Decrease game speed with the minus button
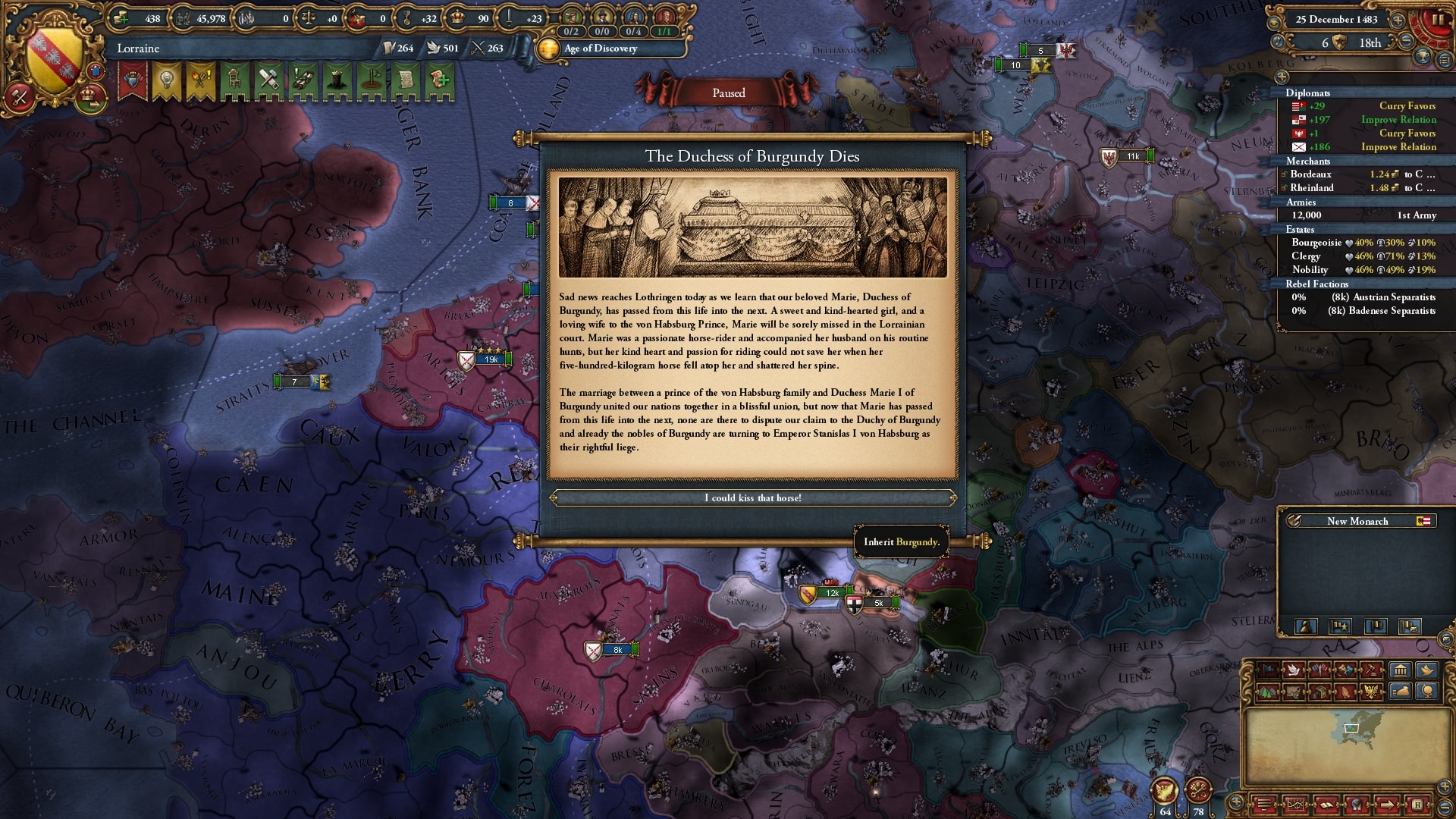This screenshot has width=1456, height=819. pos(1405,42)
